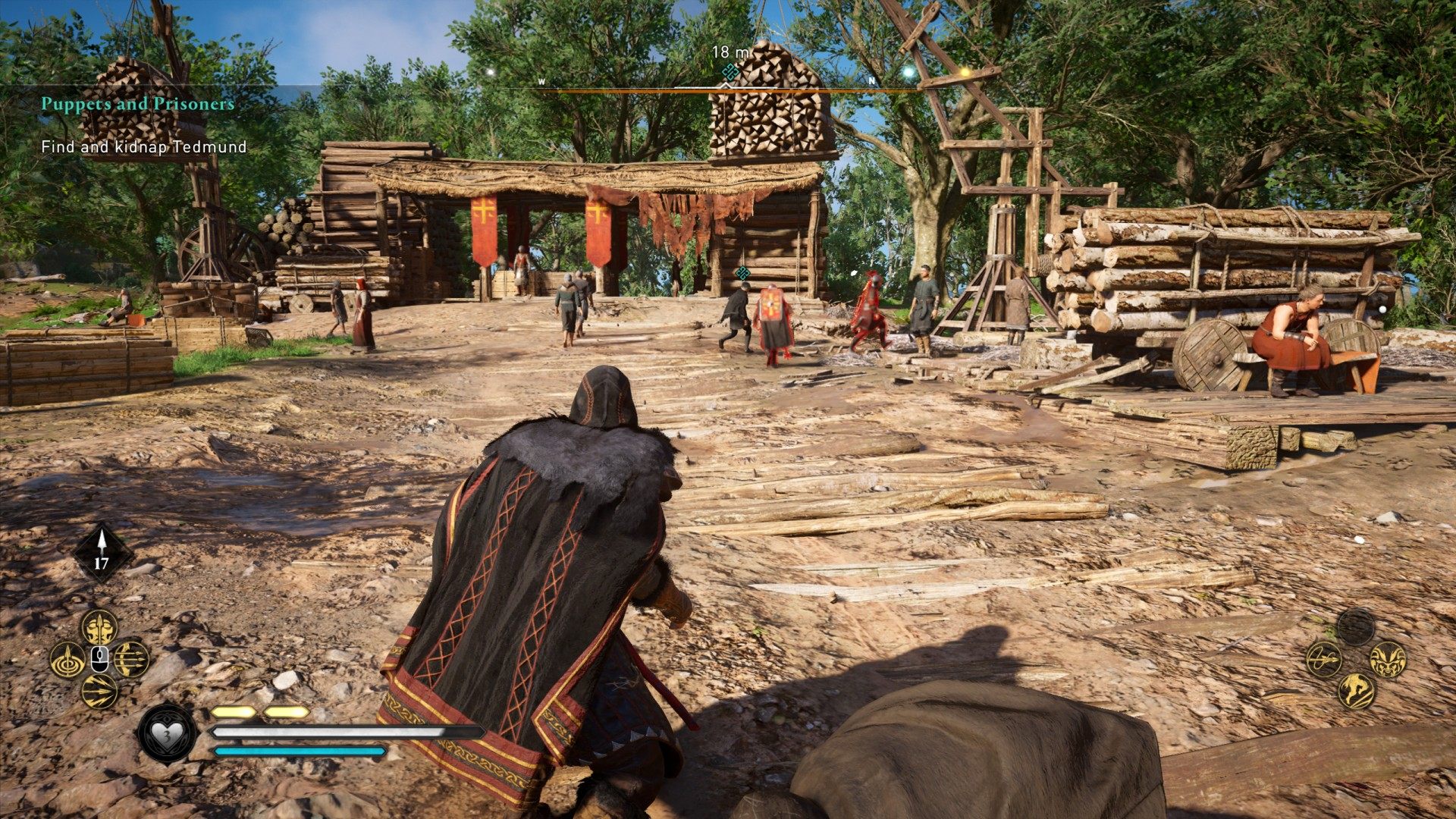This screenshot has width=1456, height=819.
Task: Open the Puppets and Prisoners quest tracker
Action: click(x=137, y=104)
